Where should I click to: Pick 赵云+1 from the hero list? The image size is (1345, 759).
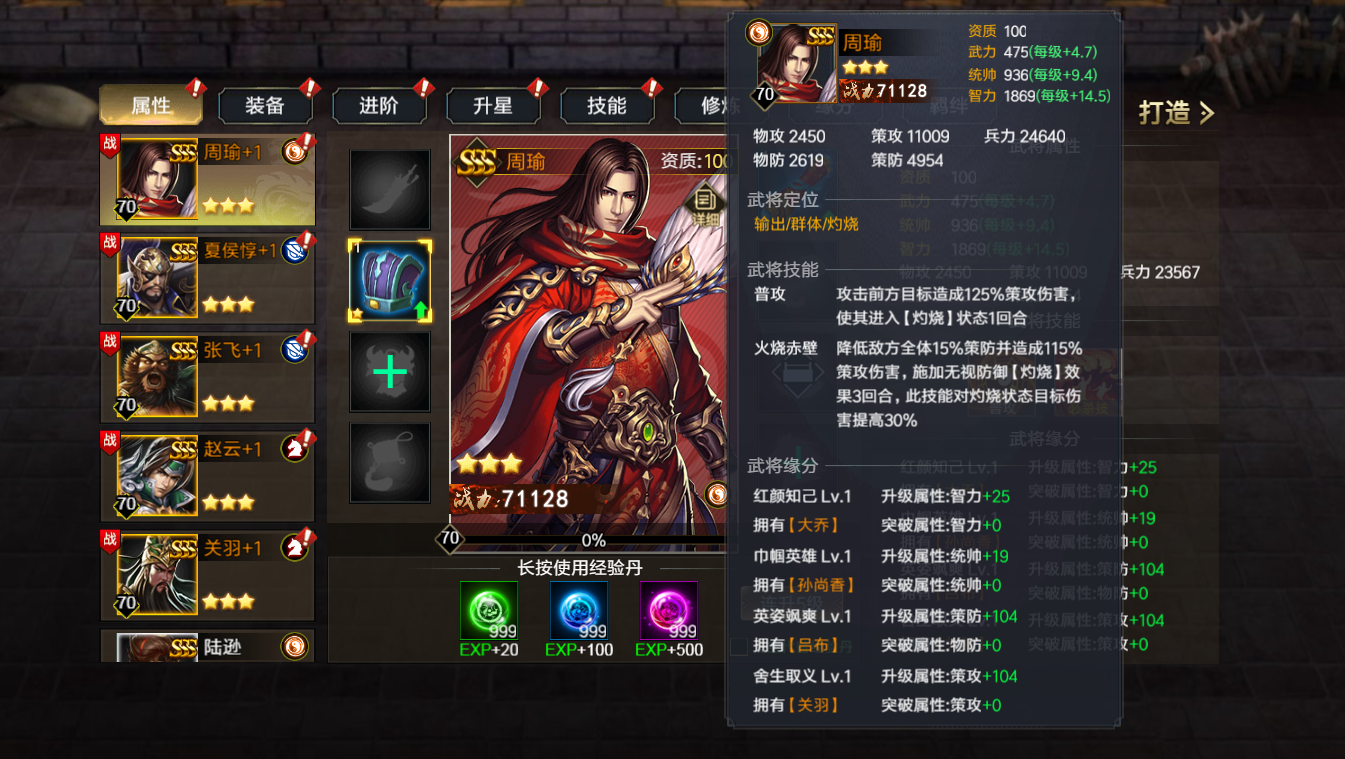(x=207, y=477)
